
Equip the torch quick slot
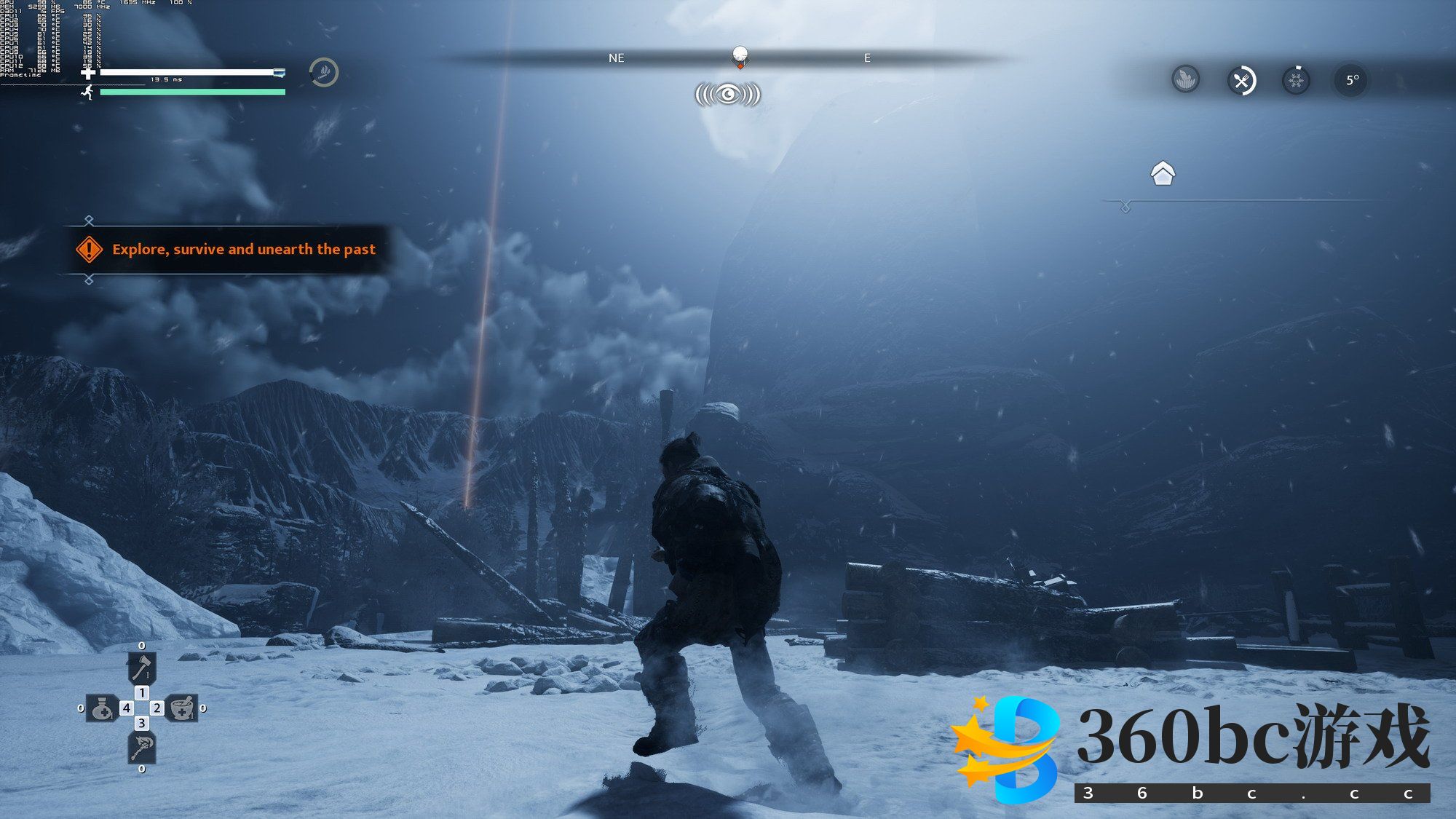click(141, 747)
